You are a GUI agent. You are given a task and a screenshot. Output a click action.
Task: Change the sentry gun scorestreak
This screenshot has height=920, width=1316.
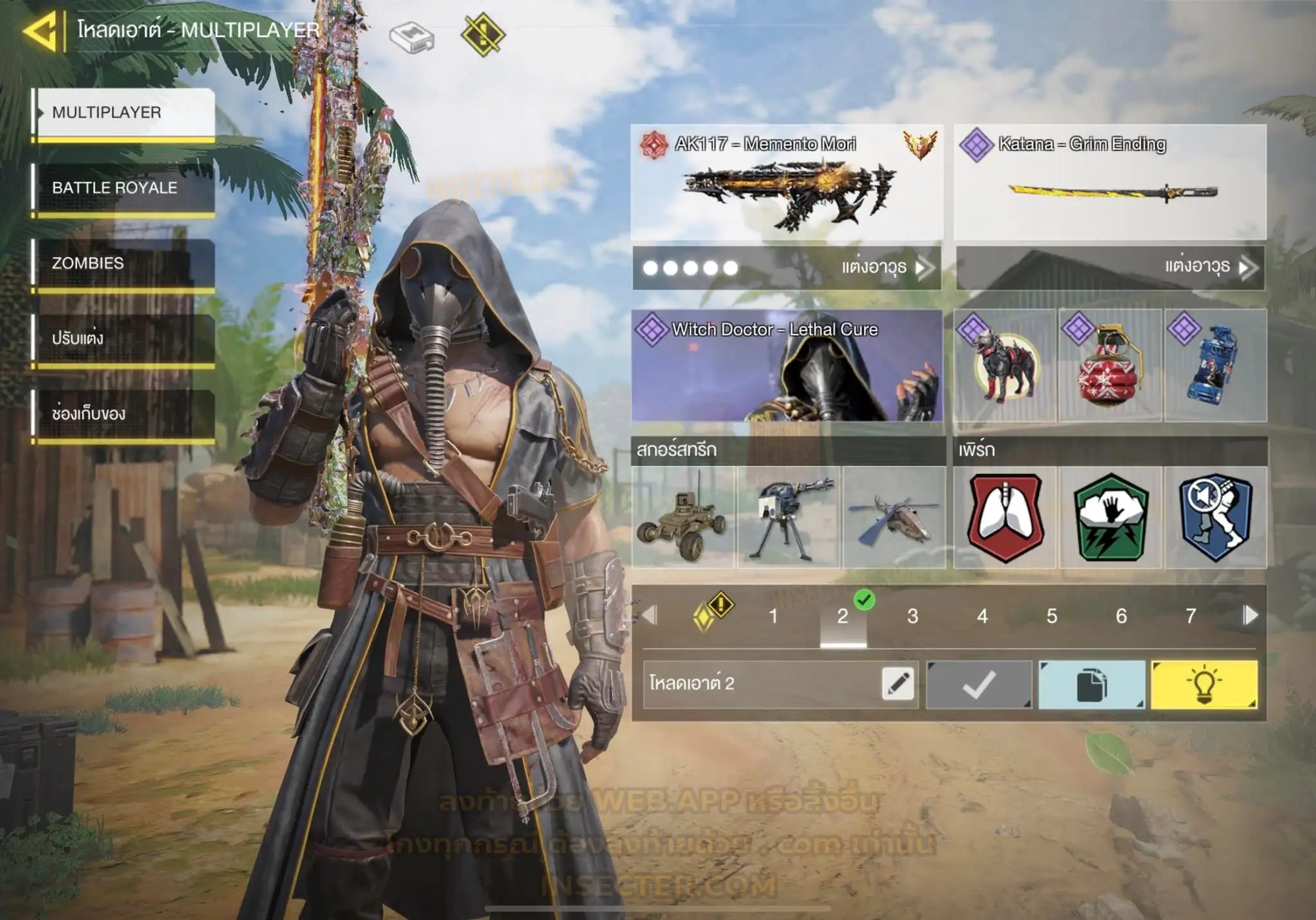[x=788, y=518]
